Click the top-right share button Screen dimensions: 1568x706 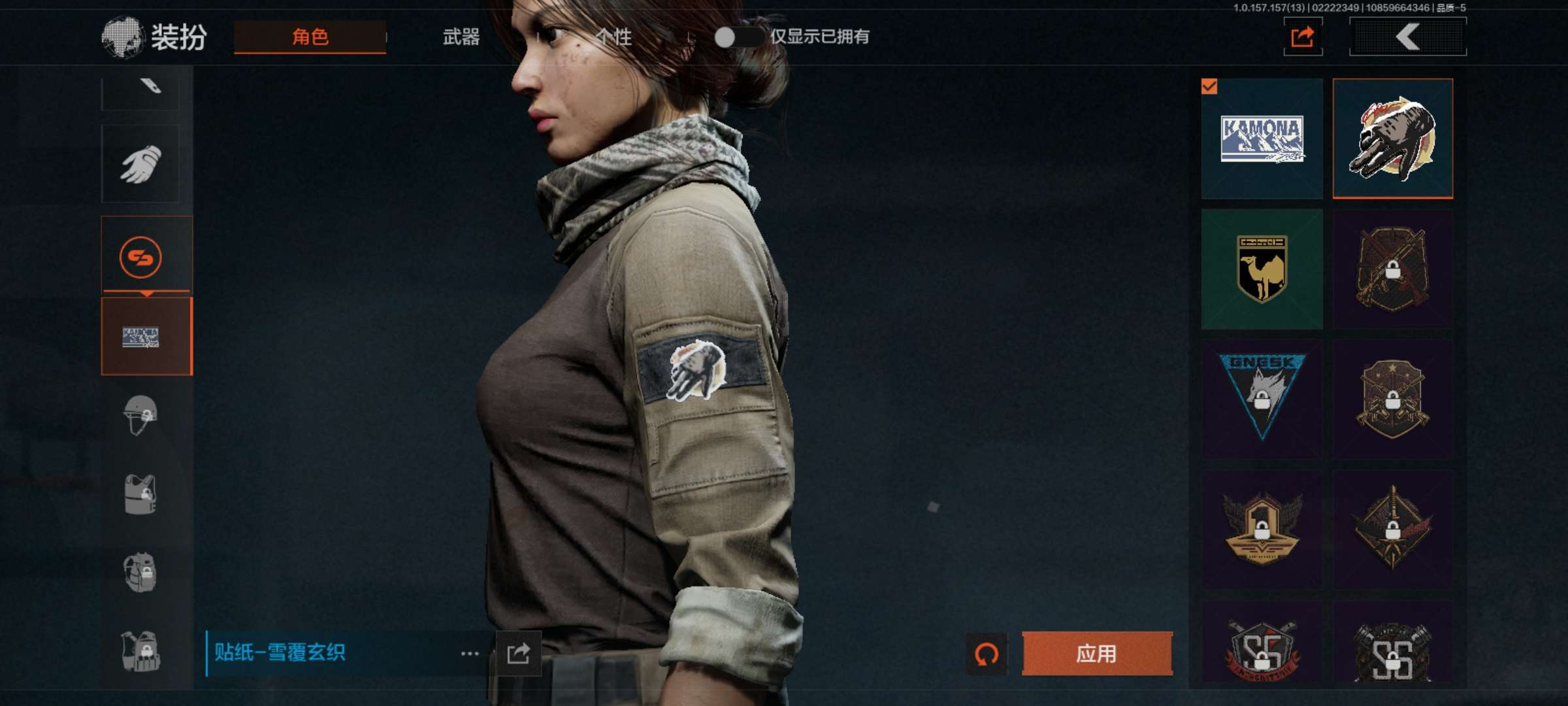point(1302,37)
